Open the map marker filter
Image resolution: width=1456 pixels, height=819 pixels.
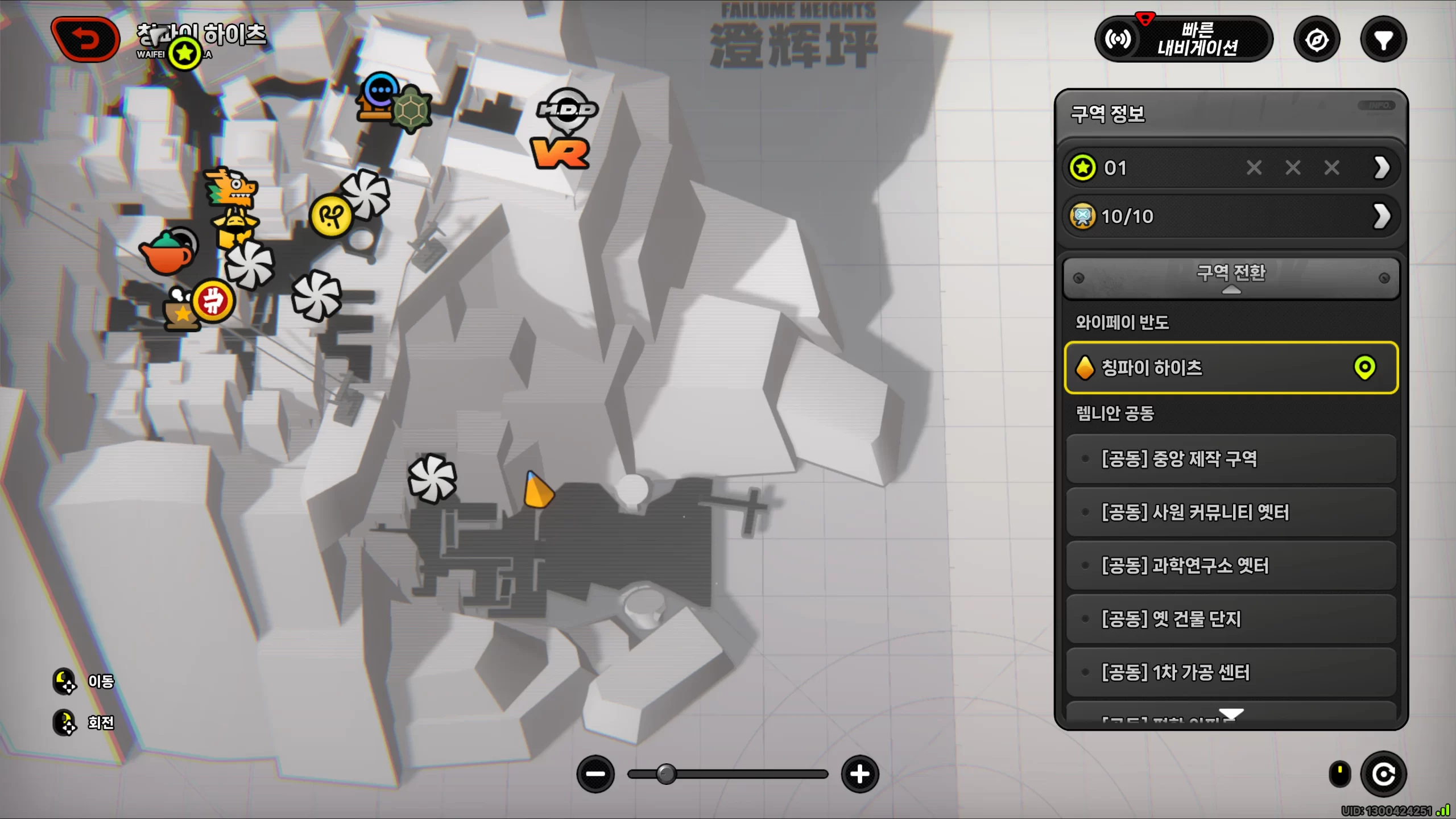tap(1383, 40)
